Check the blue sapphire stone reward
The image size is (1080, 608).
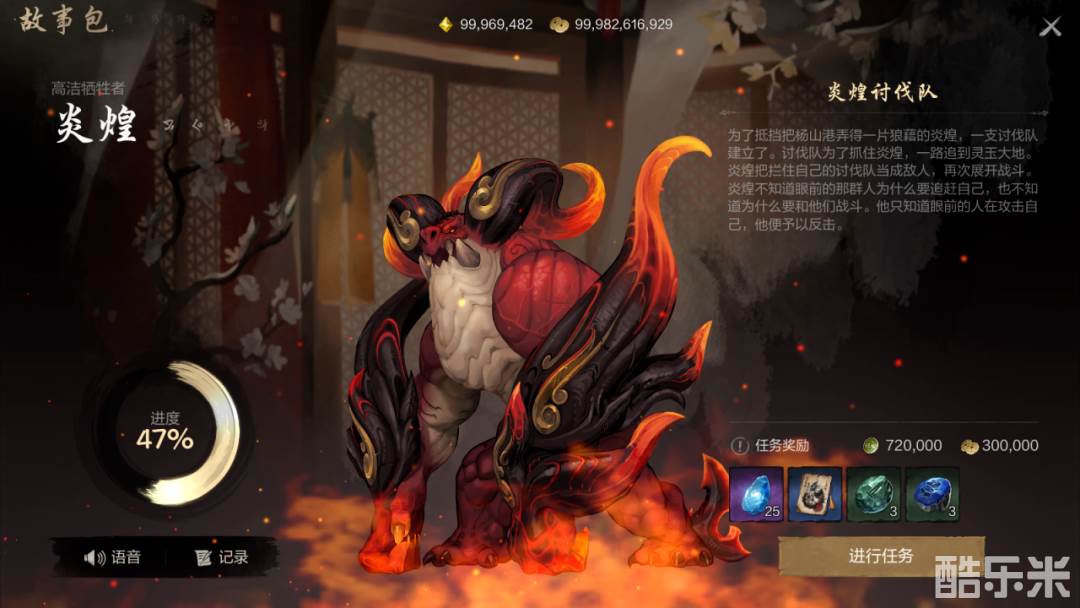(x=933, y=494)
